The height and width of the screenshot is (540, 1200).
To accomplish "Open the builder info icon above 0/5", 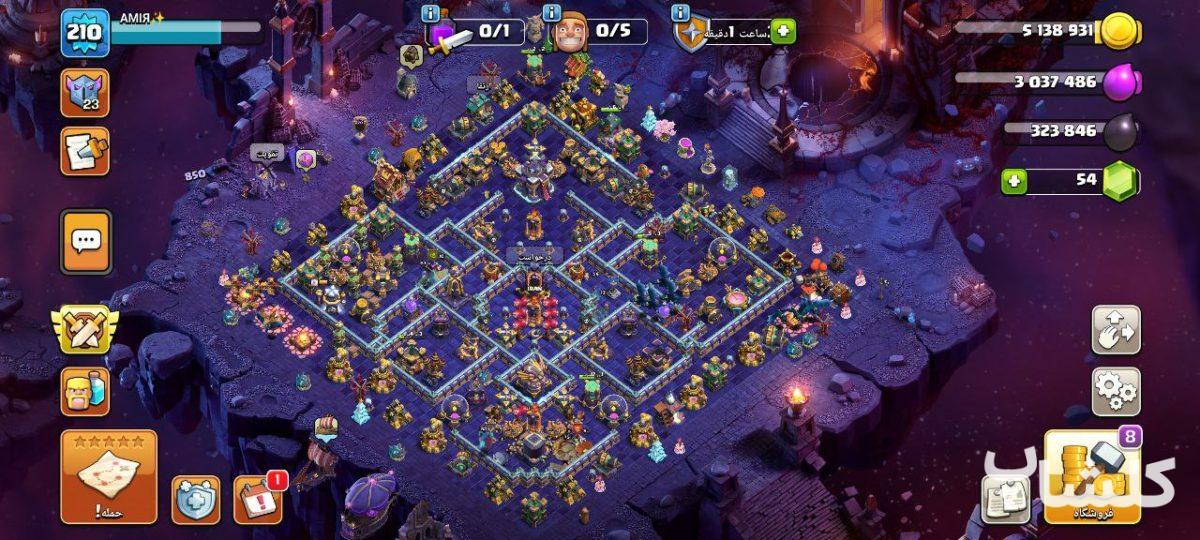I will click(x=551, y=13).
